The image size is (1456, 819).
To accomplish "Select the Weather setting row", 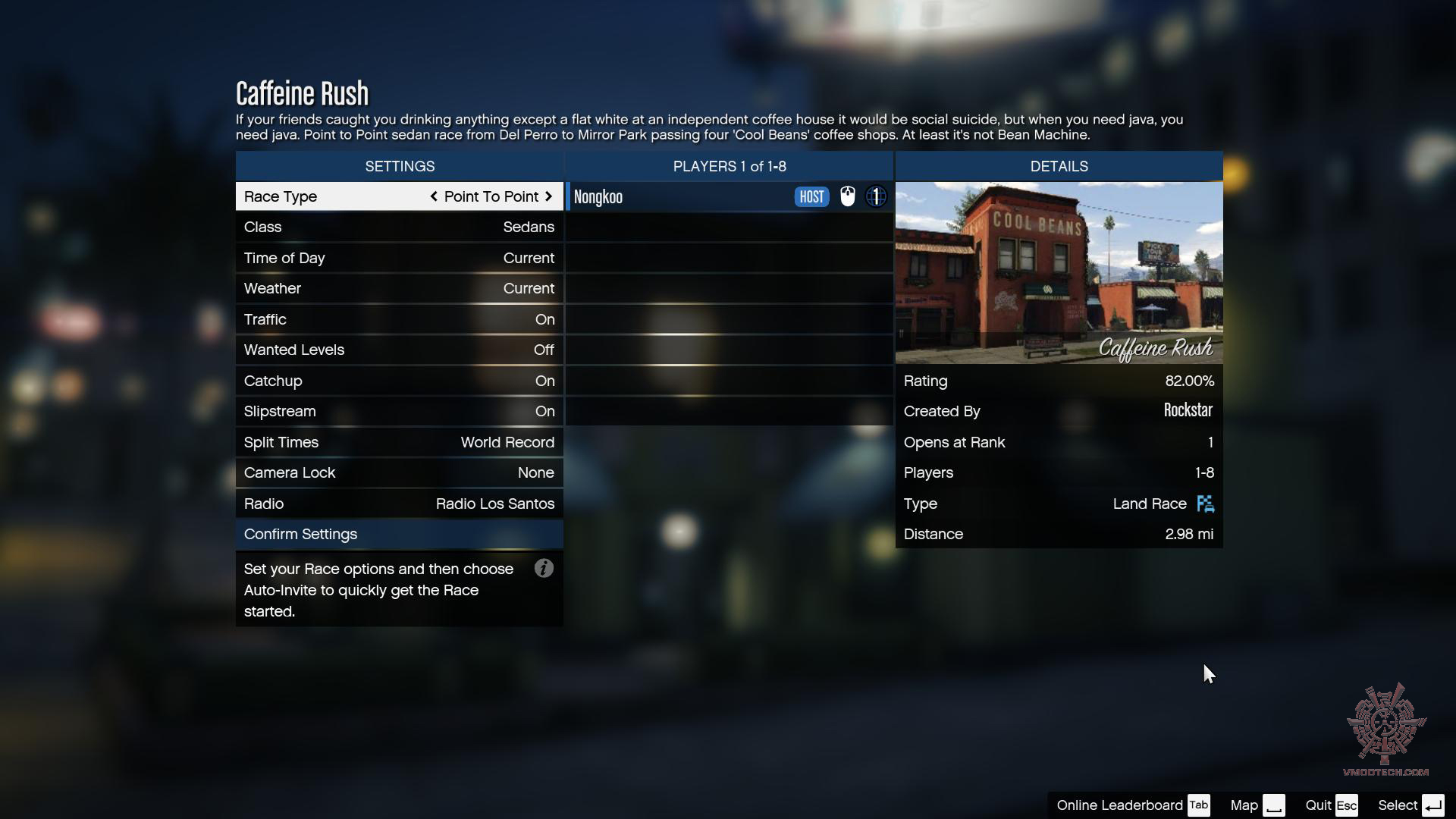I will click(x=399, y=289).
